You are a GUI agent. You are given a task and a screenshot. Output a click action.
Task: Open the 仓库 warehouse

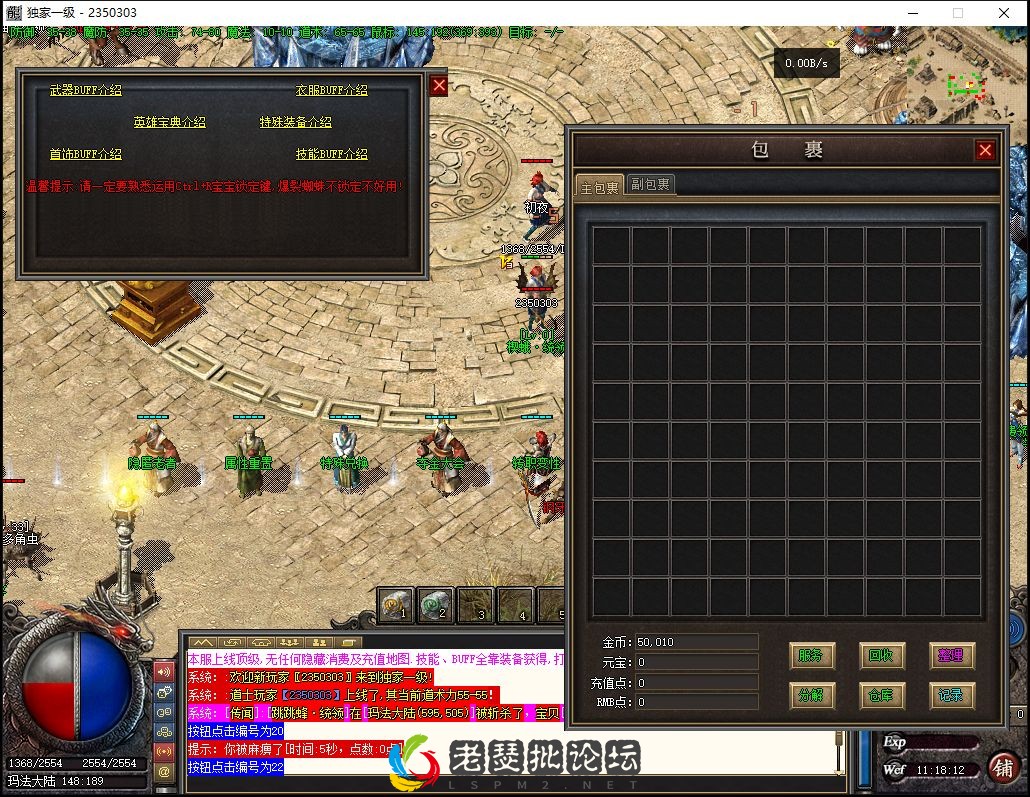(x=881, y=695)
